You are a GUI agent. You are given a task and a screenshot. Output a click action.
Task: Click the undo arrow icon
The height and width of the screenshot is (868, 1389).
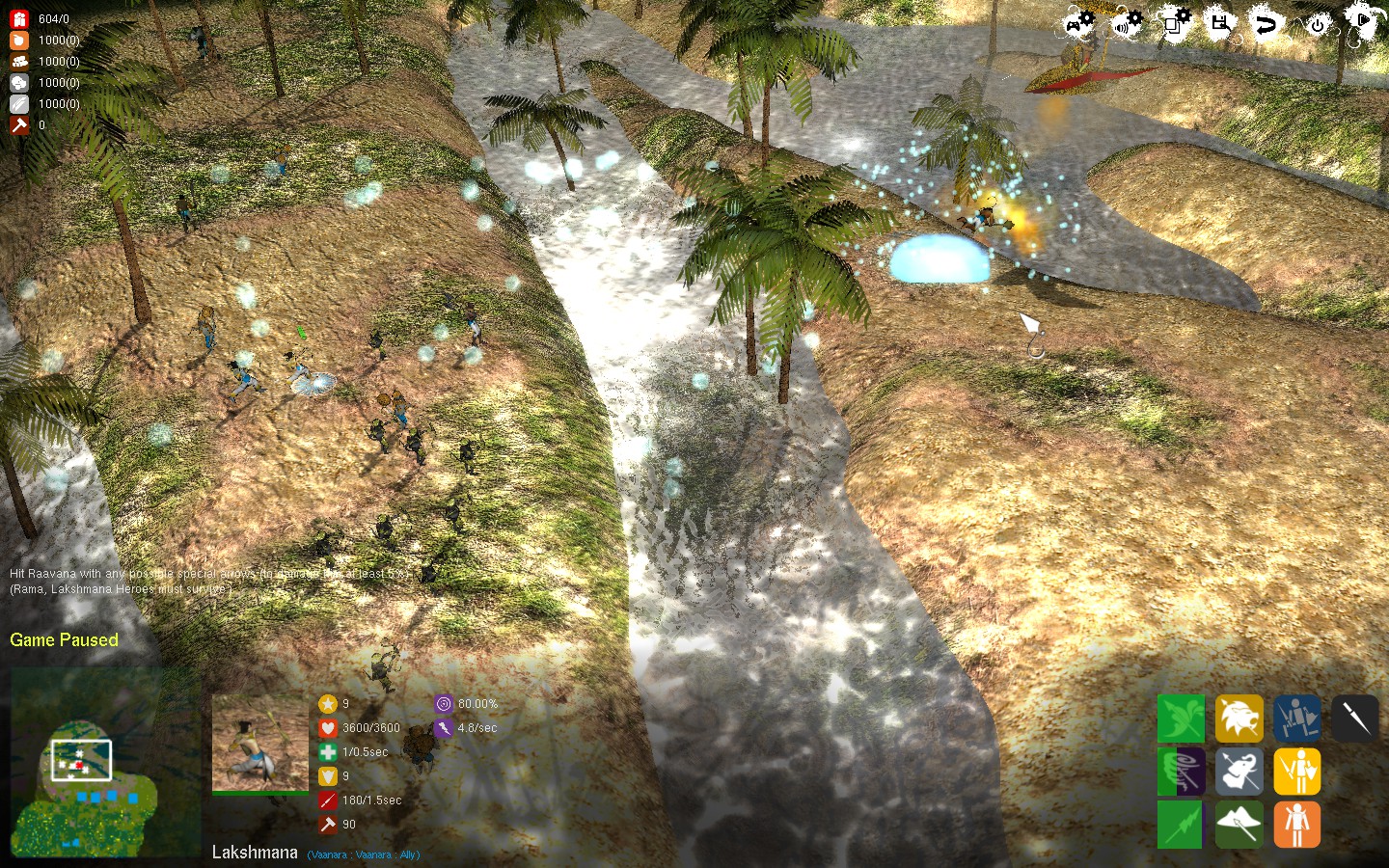point(1266,21)
